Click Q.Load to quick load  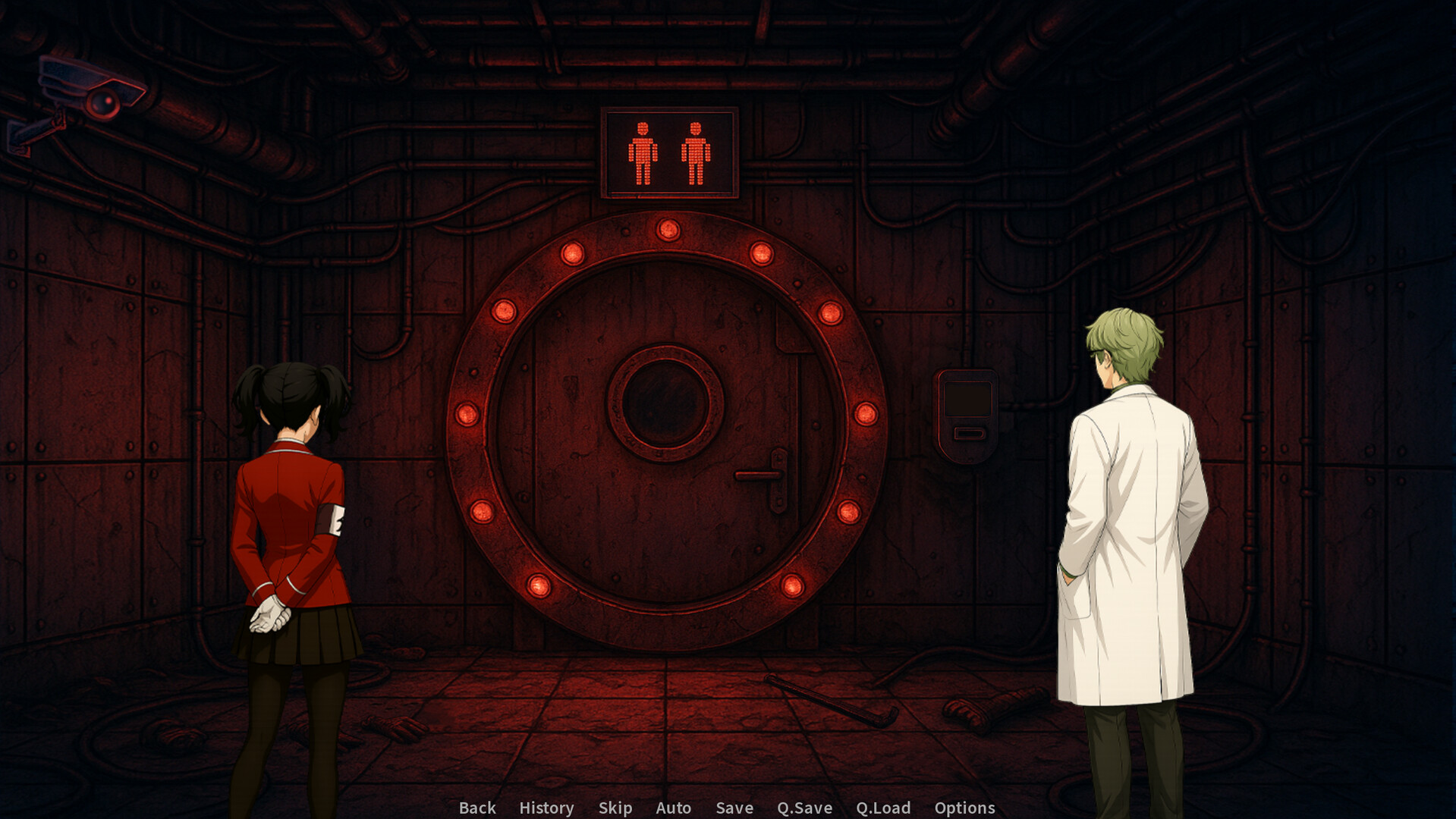click(882, 808)
